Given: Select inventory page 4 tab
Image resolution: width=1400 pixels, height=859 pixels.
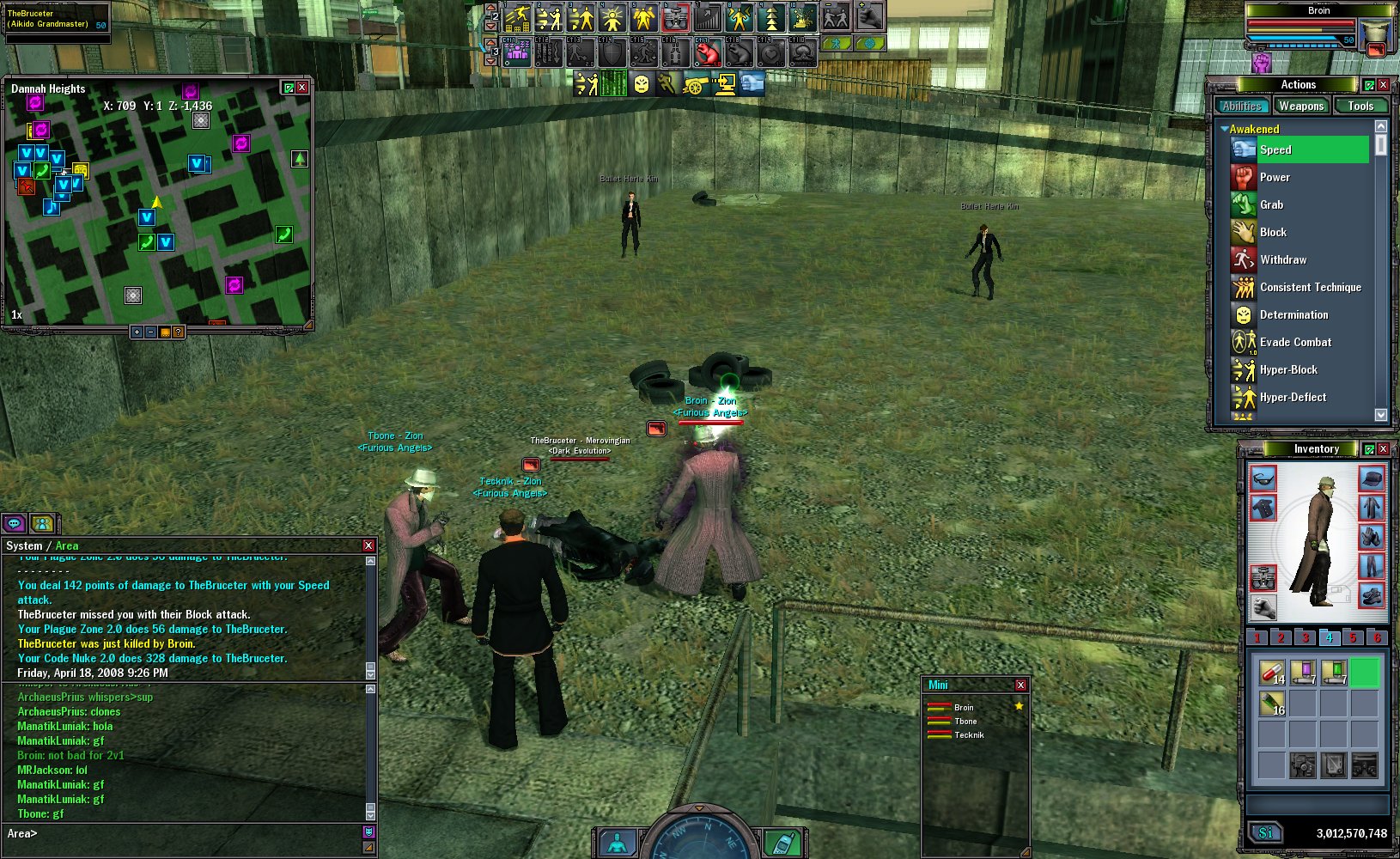Looking at the screenshot, I should (1329, 637).
